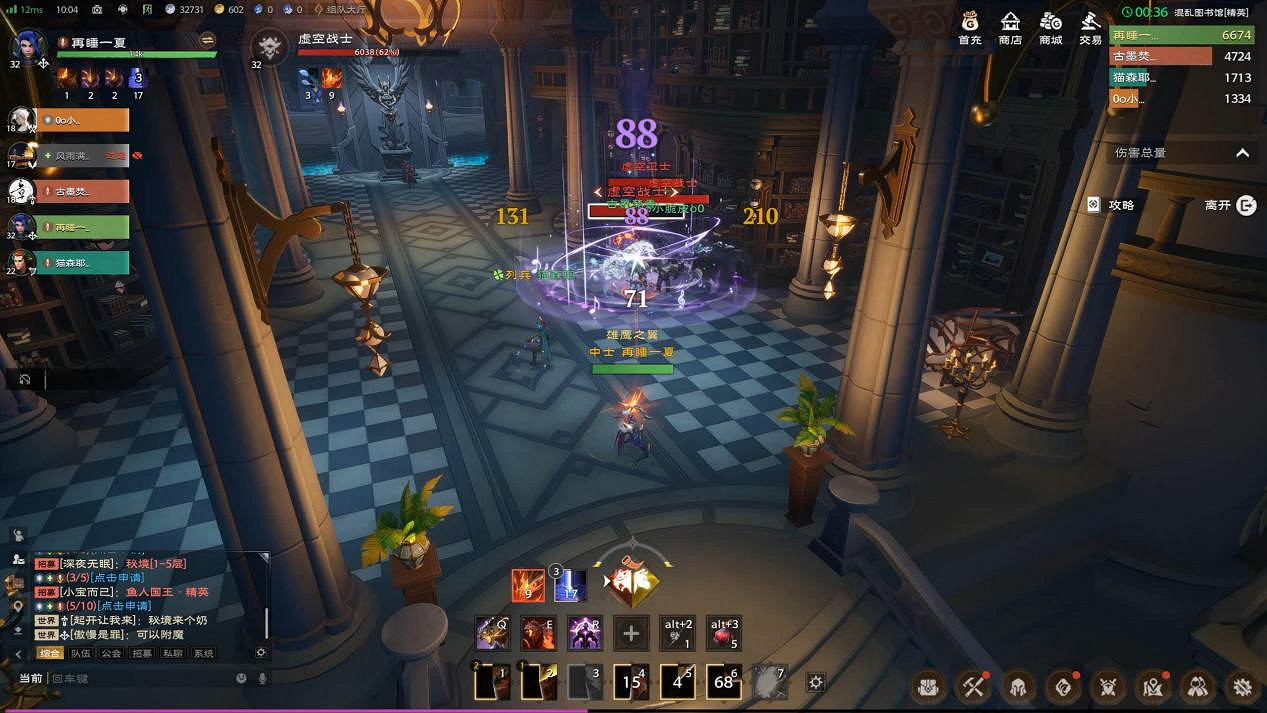Switch chat to the 公会 tab
Viewport: 1267px width, 713px height.
tap(111, 653)
